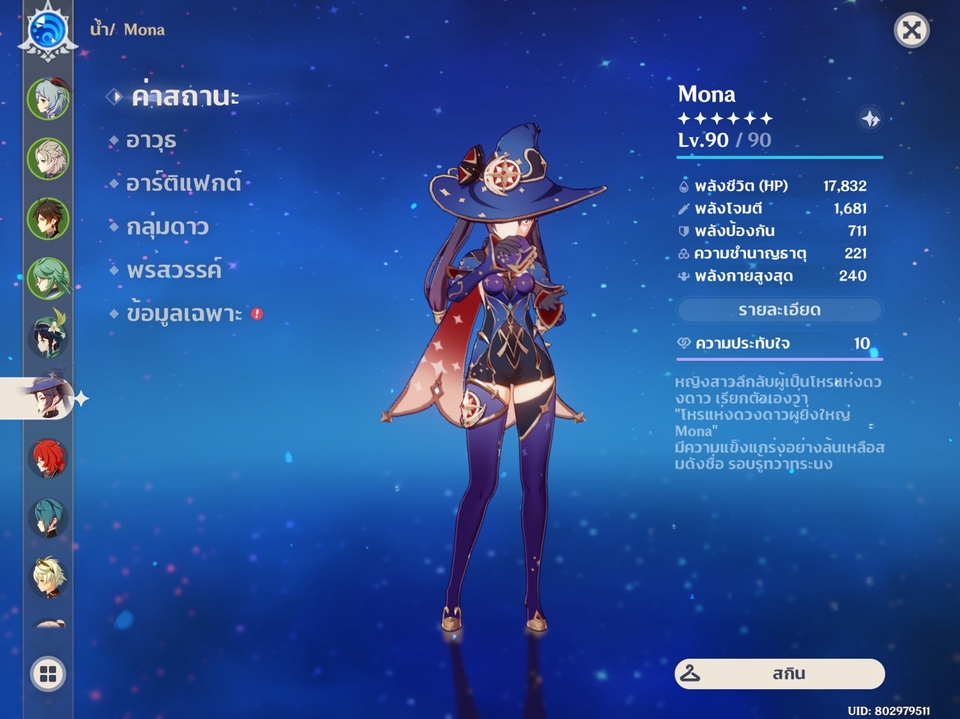Pick the green-haired character with glasses portrait
960x719 pixels.
tap(47, 278)
